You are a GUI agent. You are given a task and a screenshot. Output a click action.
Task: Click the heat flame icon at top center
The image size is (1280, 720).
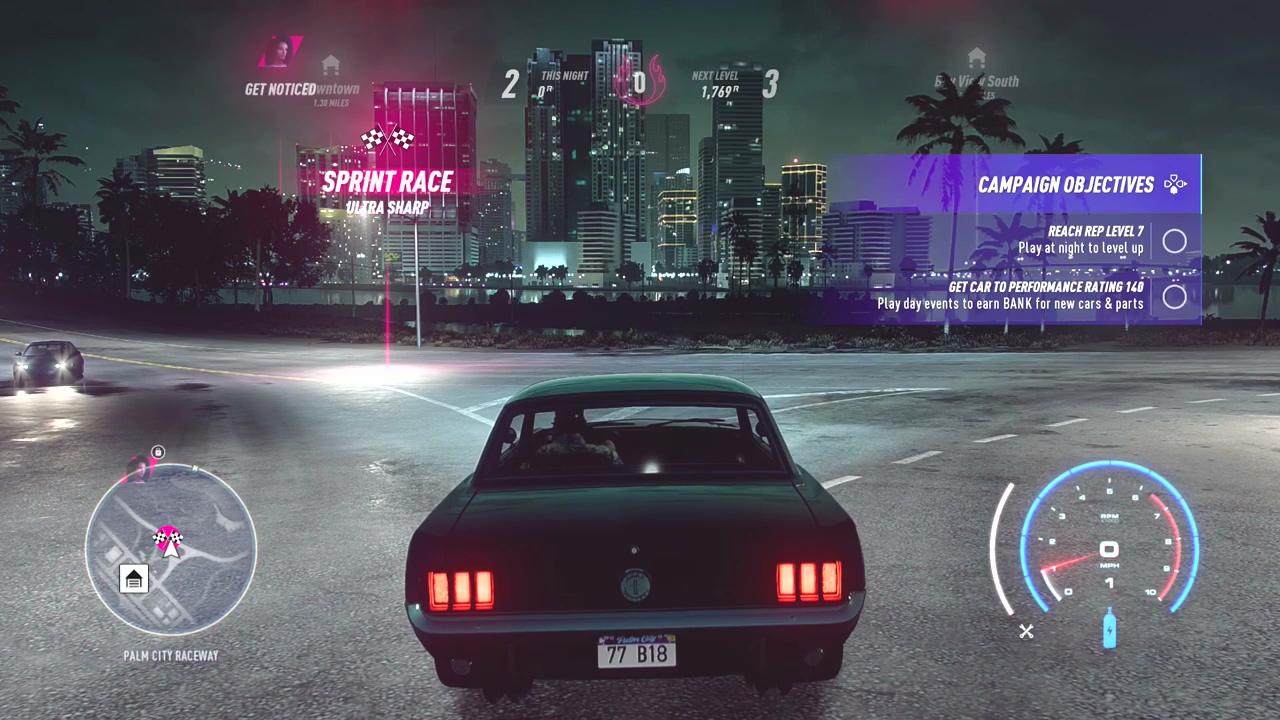(x=638, y=79)
